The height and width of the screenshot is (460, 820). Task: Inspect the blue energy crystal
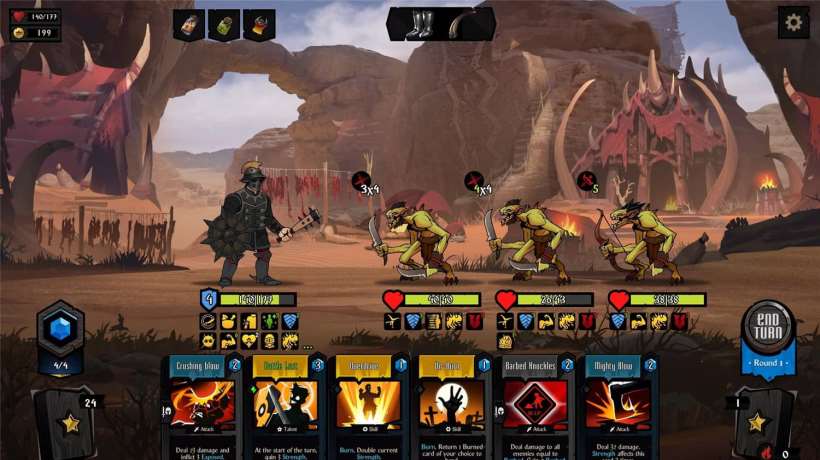click(60, 329)
